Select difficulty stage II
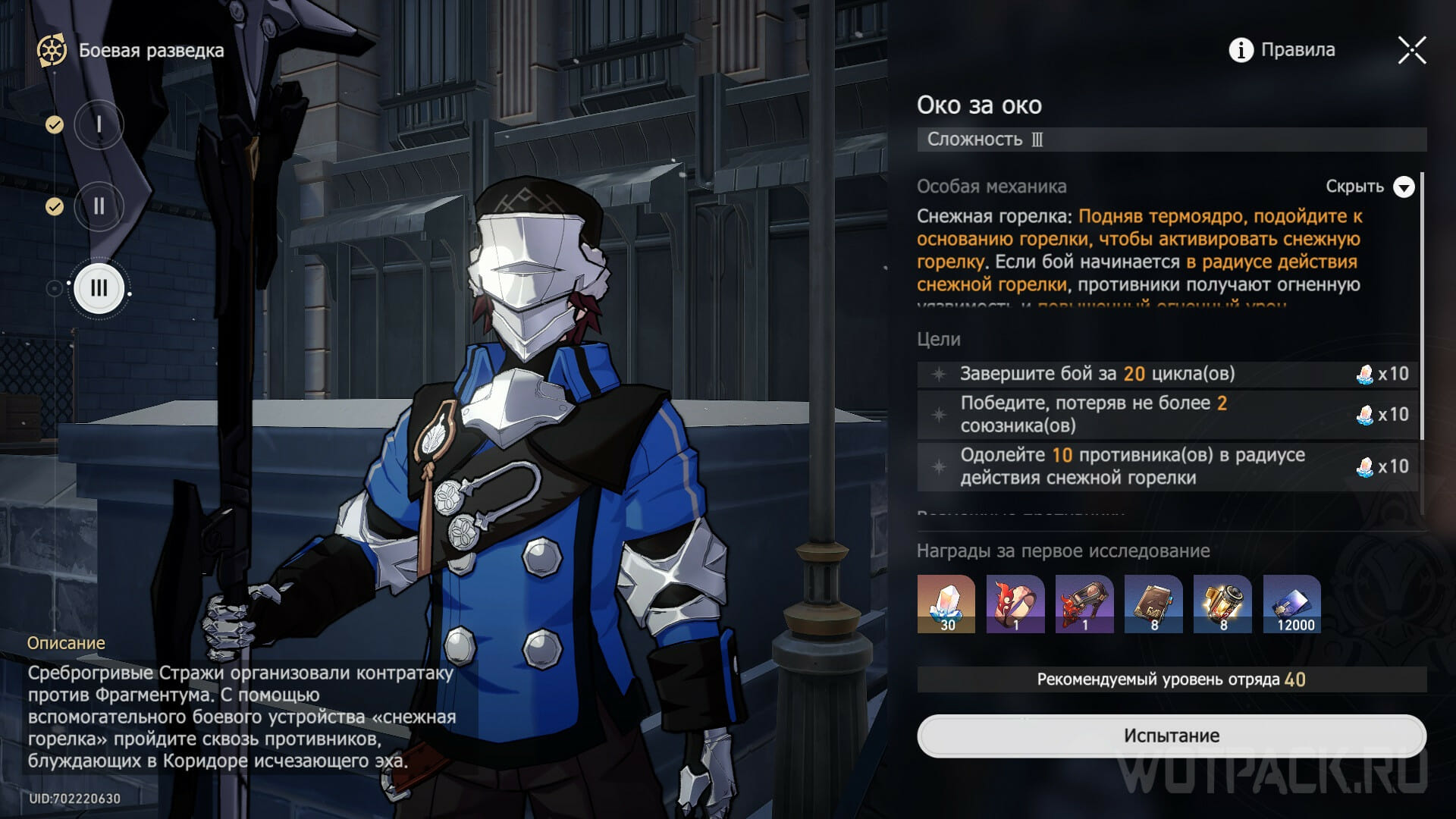 (99, 206)
